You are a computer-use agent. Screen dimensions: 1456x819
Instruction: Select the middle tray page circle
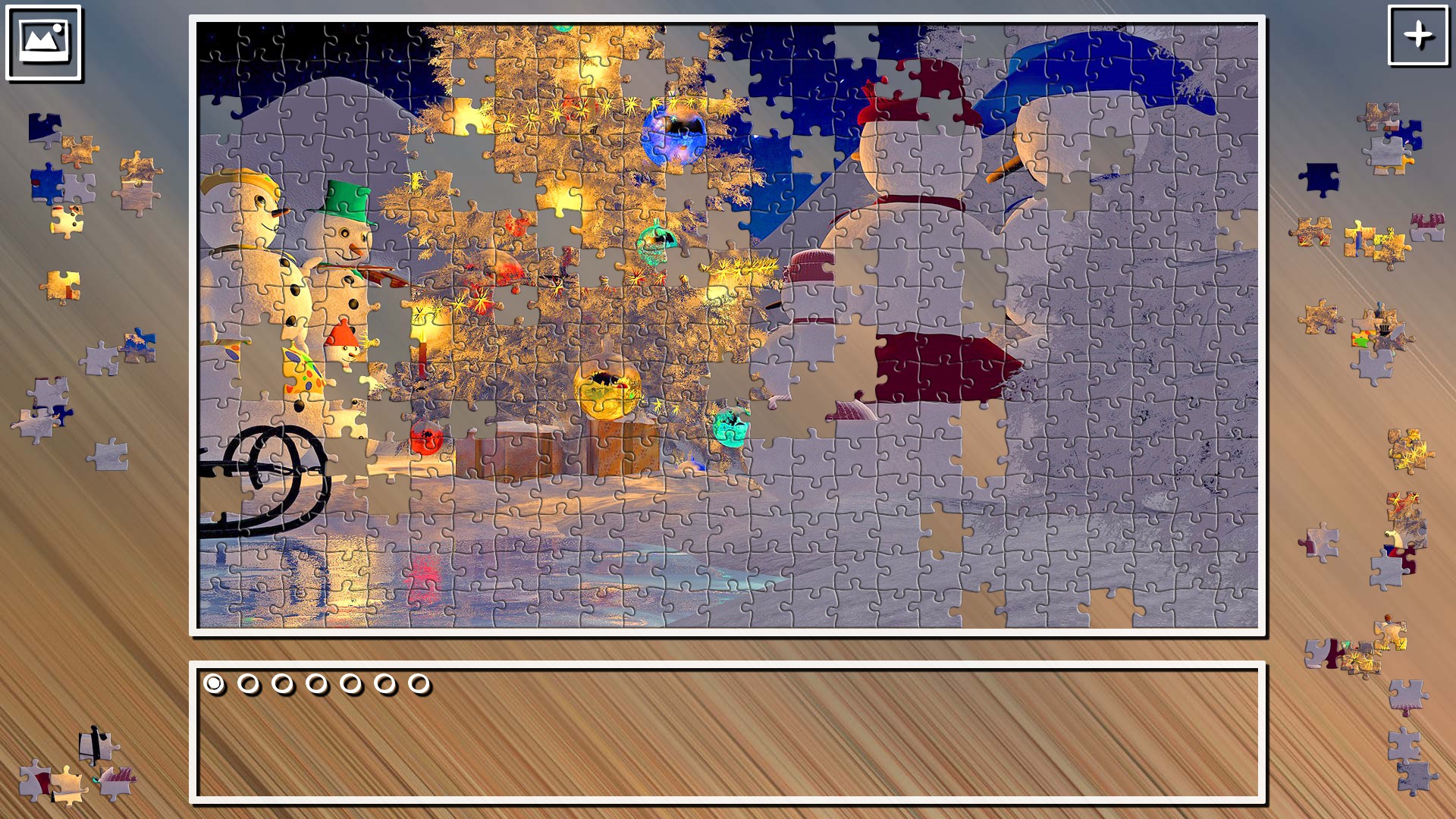pyautogui.click(x=315, y=685)
